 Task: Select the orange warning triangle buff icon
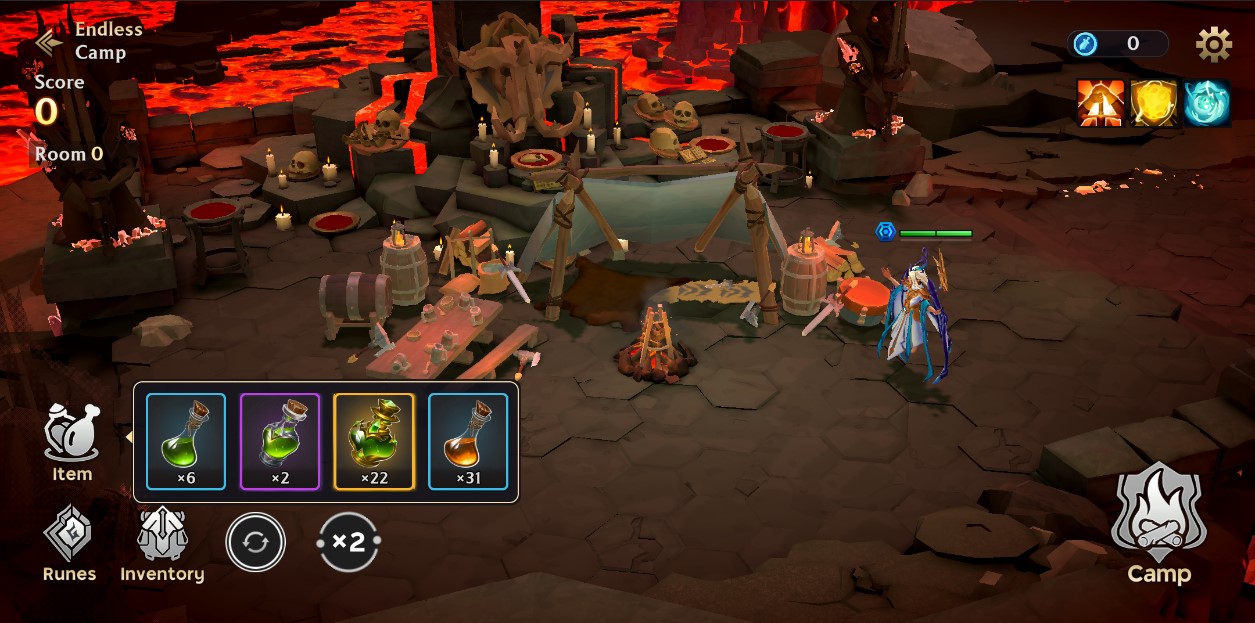1100,103
